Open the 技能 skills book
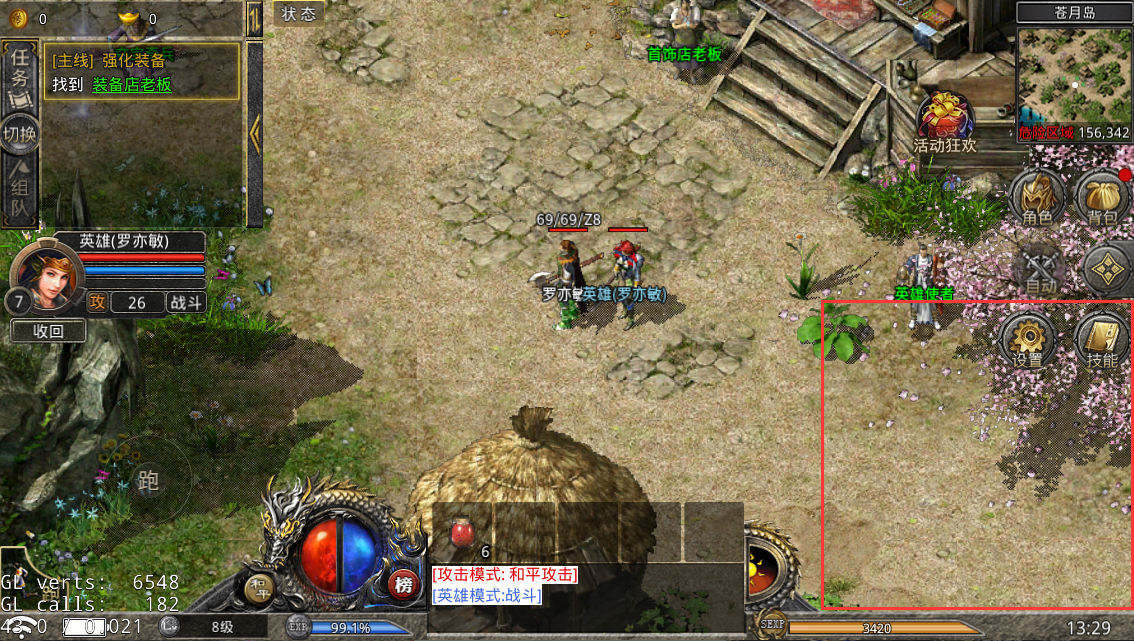Screen dimensions: 1134x641 (1102, 340)
